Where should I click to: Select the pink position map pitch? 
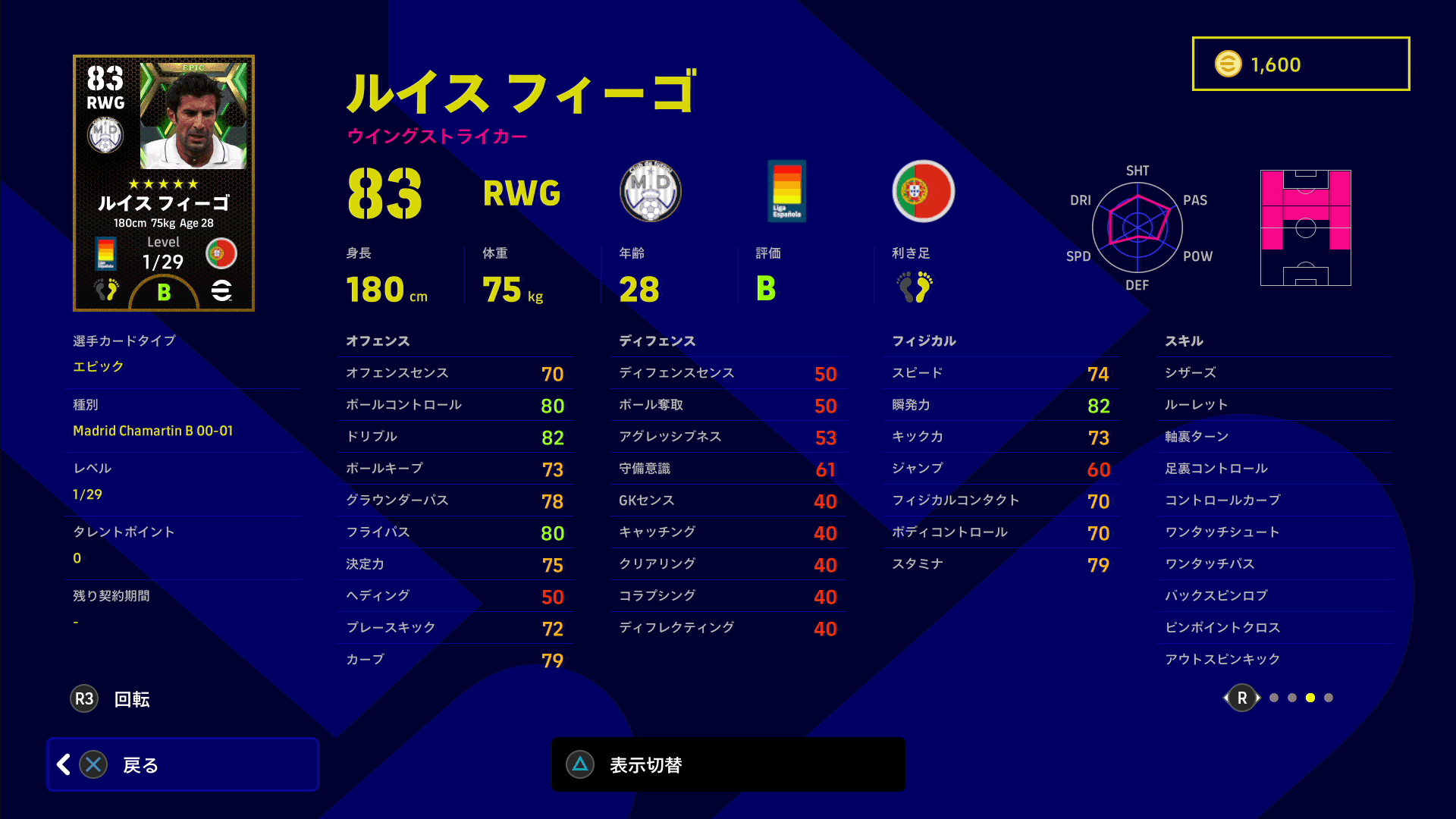(1305, 227)
